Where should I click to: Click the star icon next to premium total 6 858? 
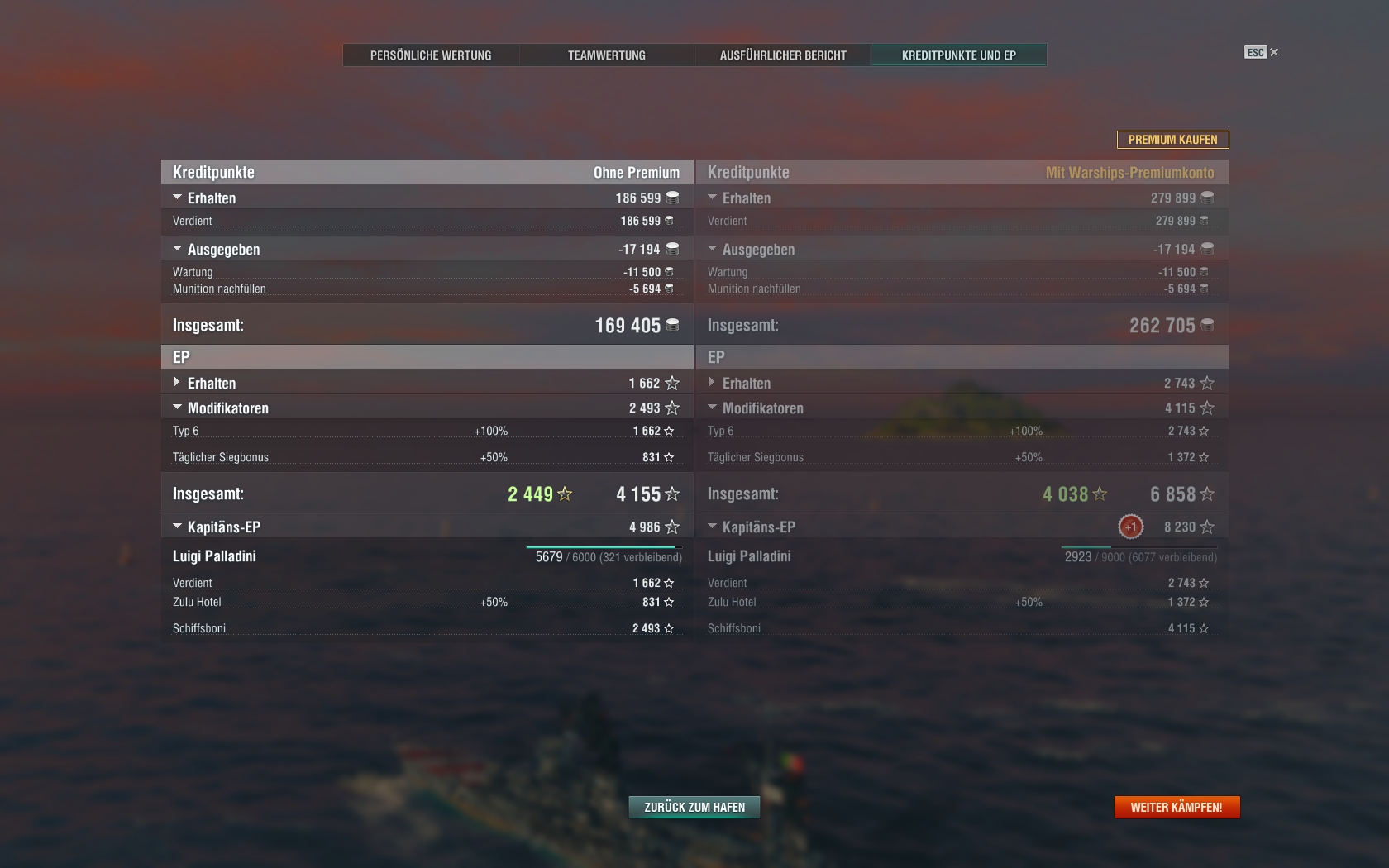[1206, 494]
